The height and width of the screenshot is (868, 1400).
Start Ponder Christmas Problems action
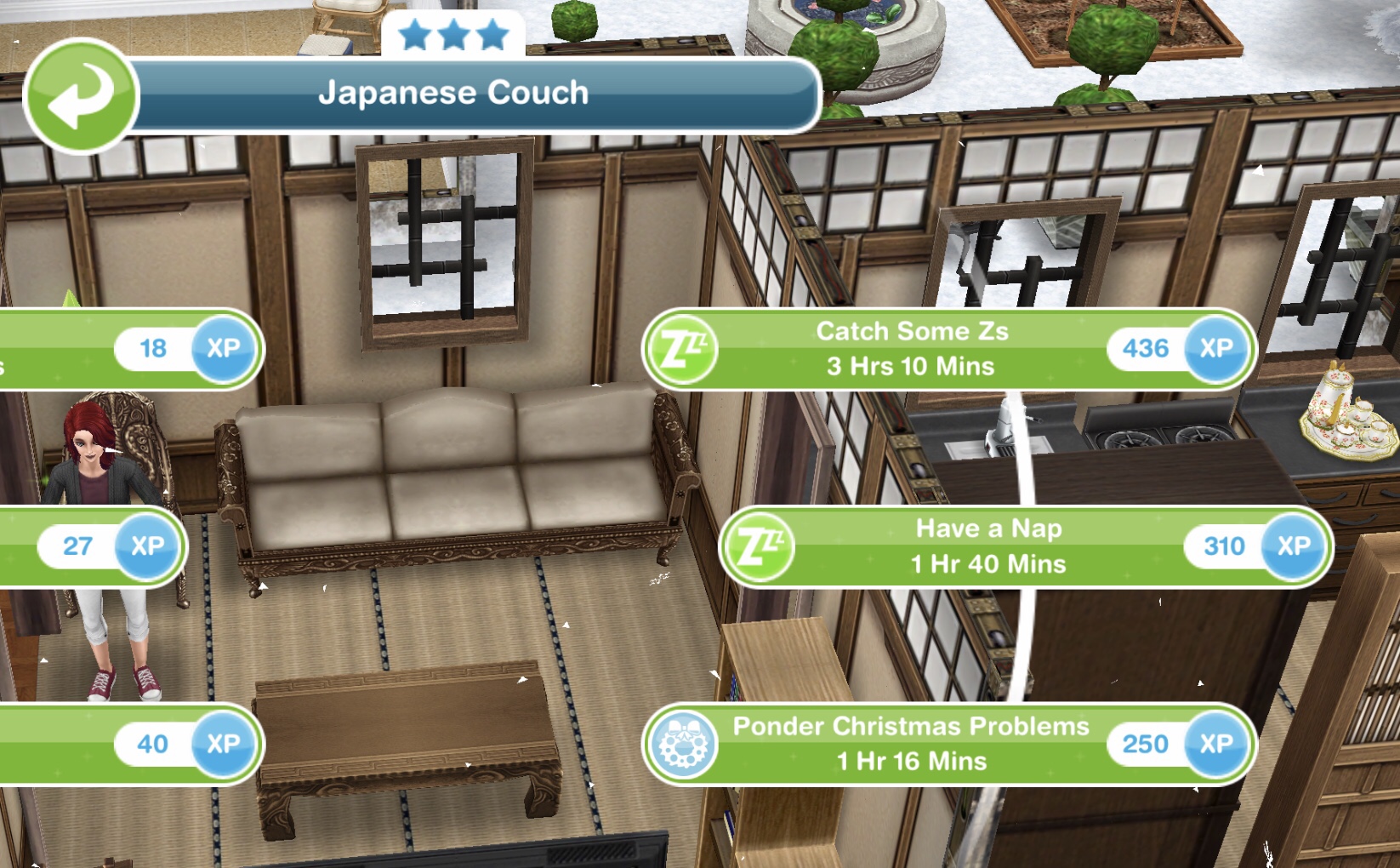point(912,744)
